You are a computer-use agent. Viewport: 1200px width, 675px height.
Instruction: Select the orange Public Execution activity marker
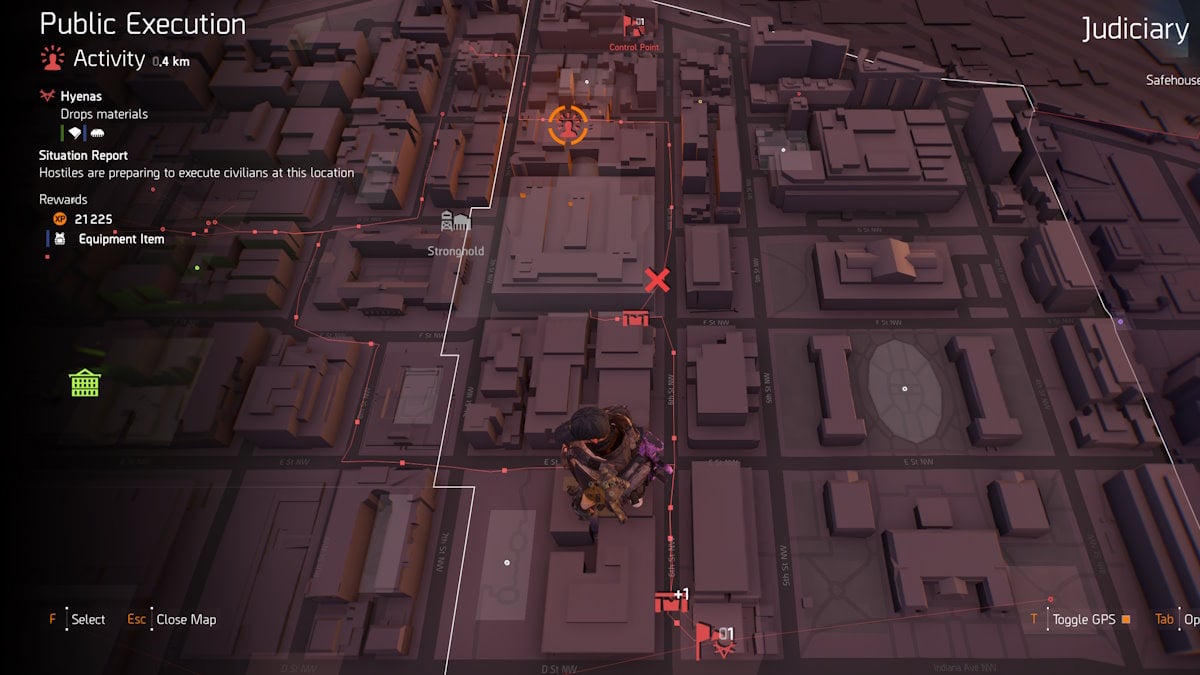pyautogui.click(x=568, y=127)
